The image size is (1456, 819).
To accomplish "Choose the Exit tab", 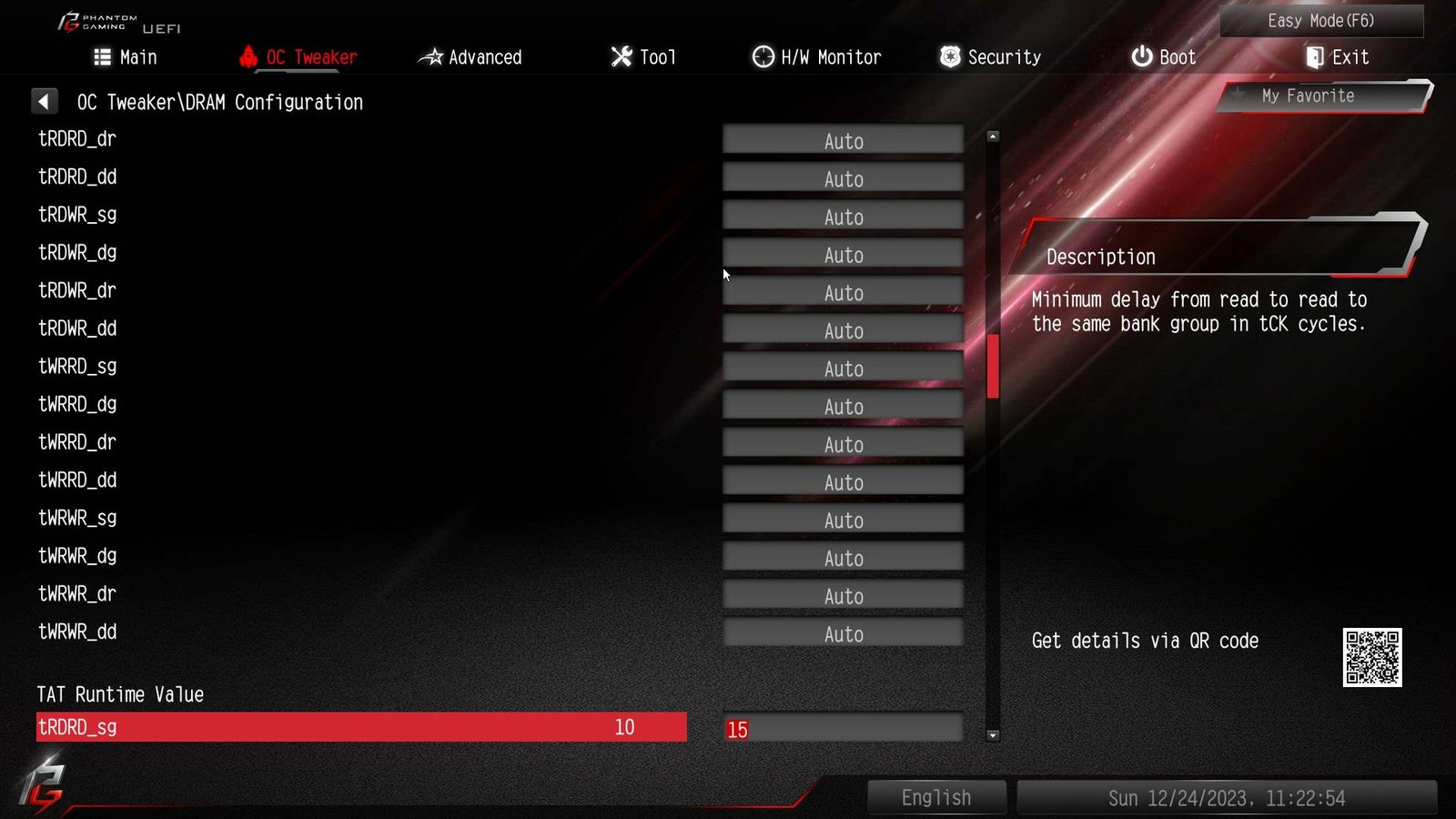I will pyautogui.click(x=1337, y=57).
